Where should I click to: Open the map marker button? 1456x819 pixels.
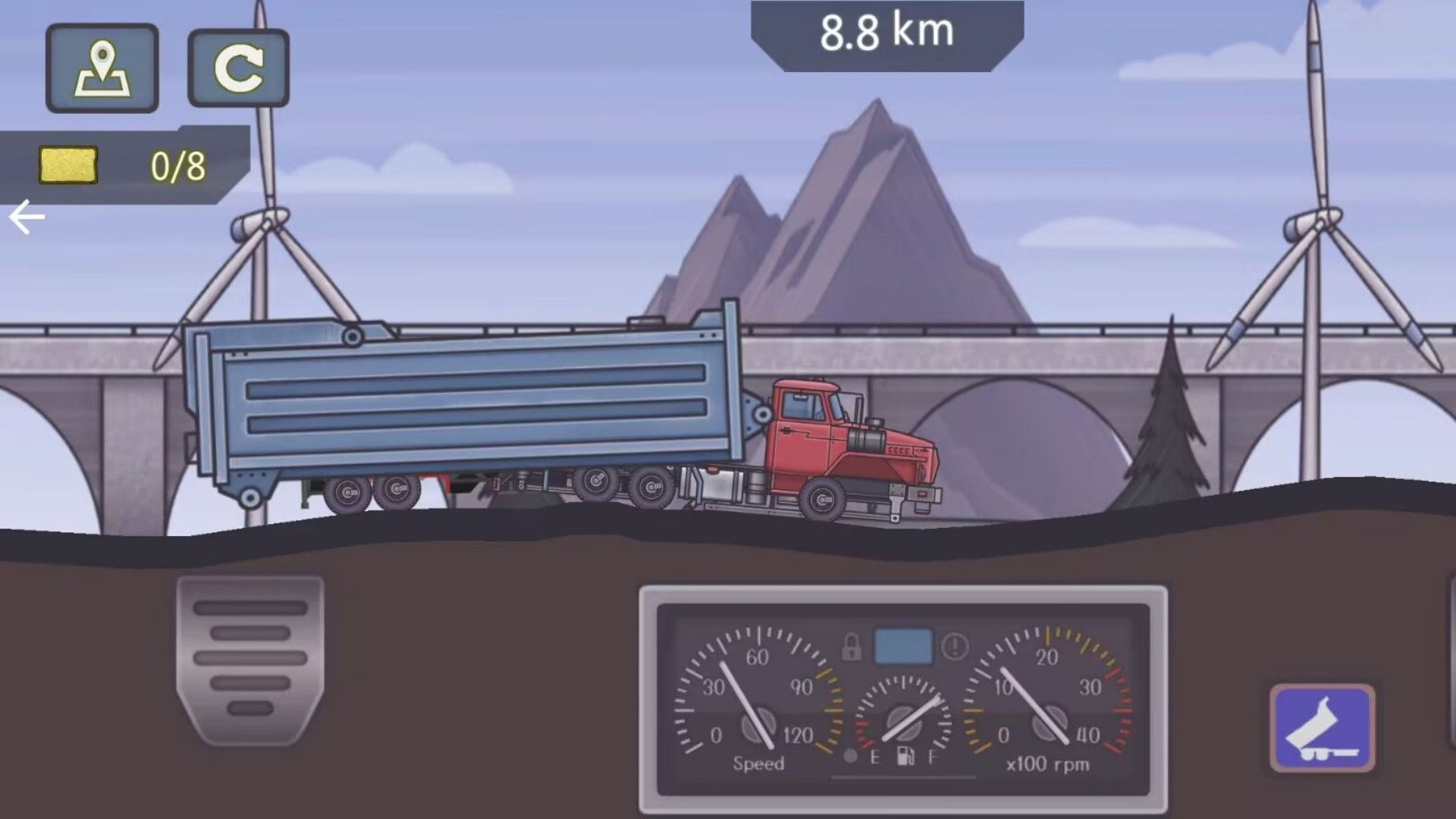pos(102,68)
